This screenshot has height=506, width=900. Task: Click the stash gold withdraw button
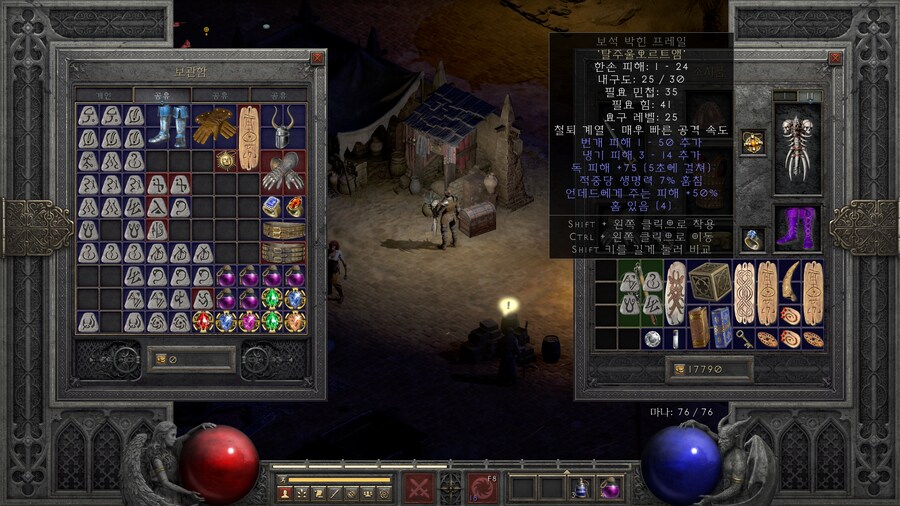coord(158,360)
